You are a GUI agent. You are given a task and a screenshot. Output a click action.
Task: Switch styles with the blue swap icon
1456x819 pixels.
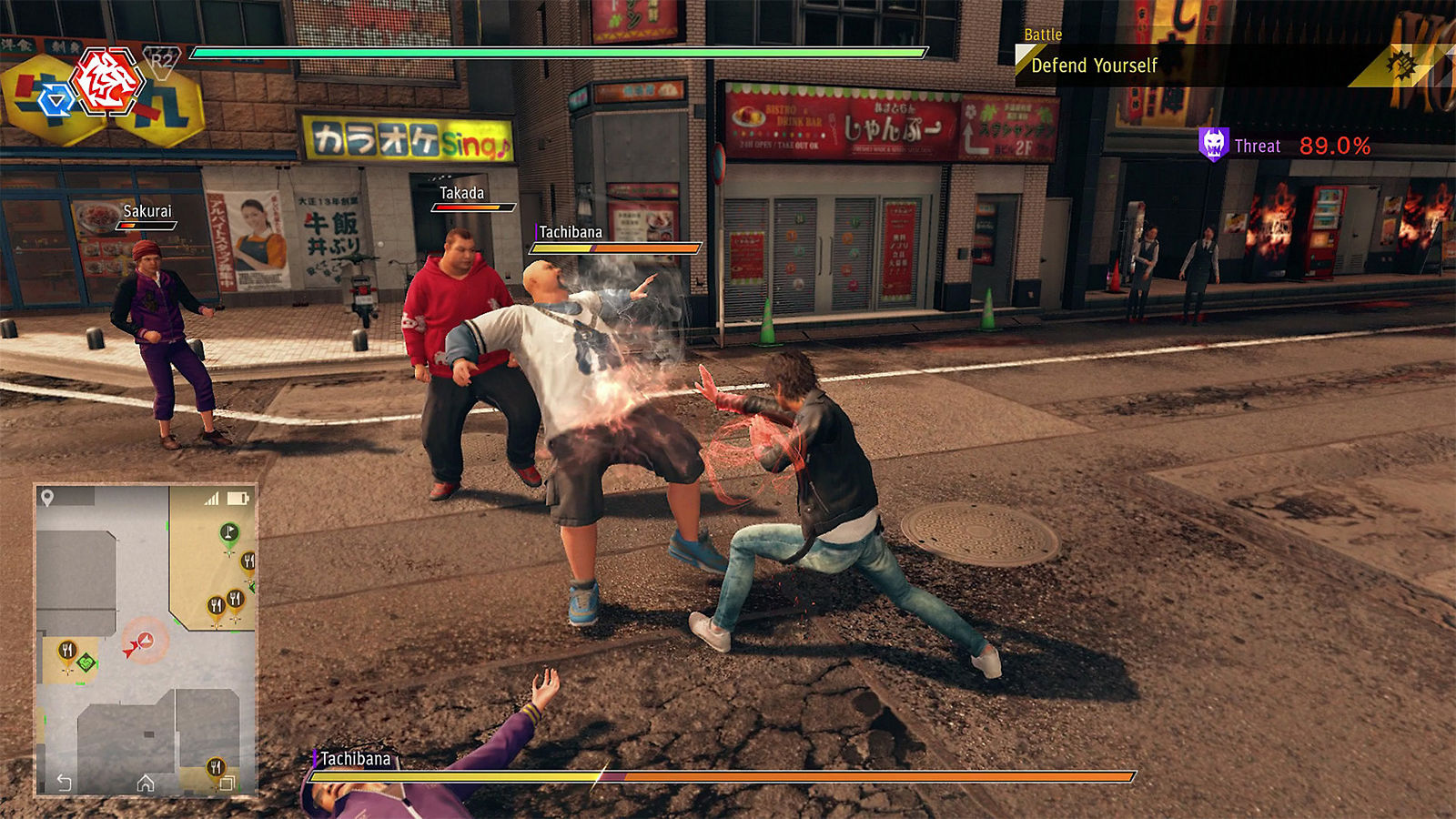click(x=56, y=100)
